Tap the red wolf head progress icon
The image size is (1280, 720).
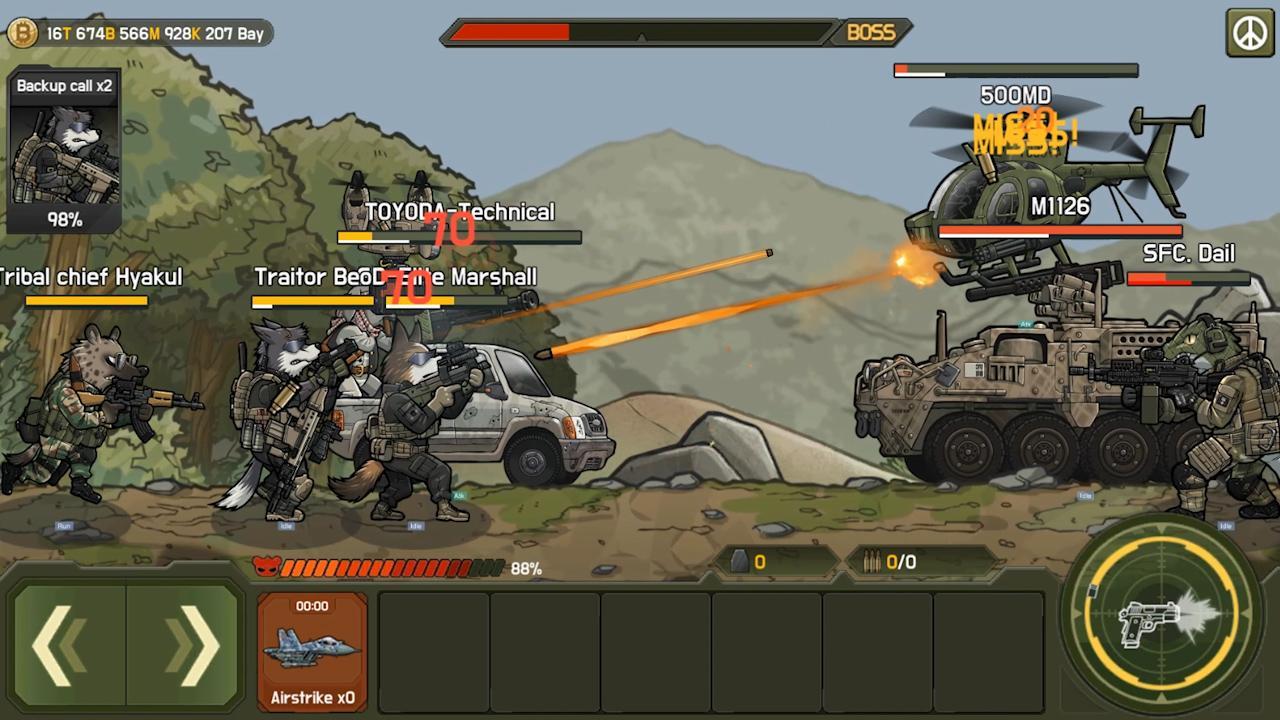click(x=266, y=567)
